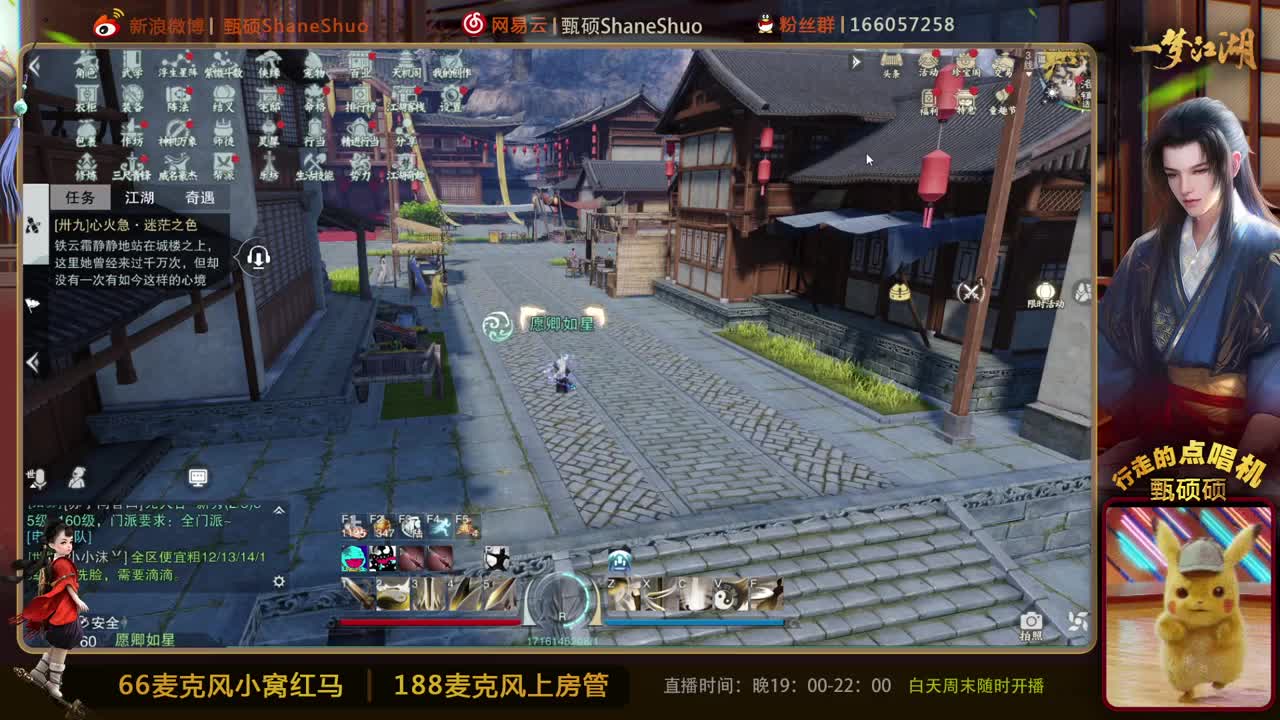Select the 拍照 camera snapshot icon

tap(1033, 620)
